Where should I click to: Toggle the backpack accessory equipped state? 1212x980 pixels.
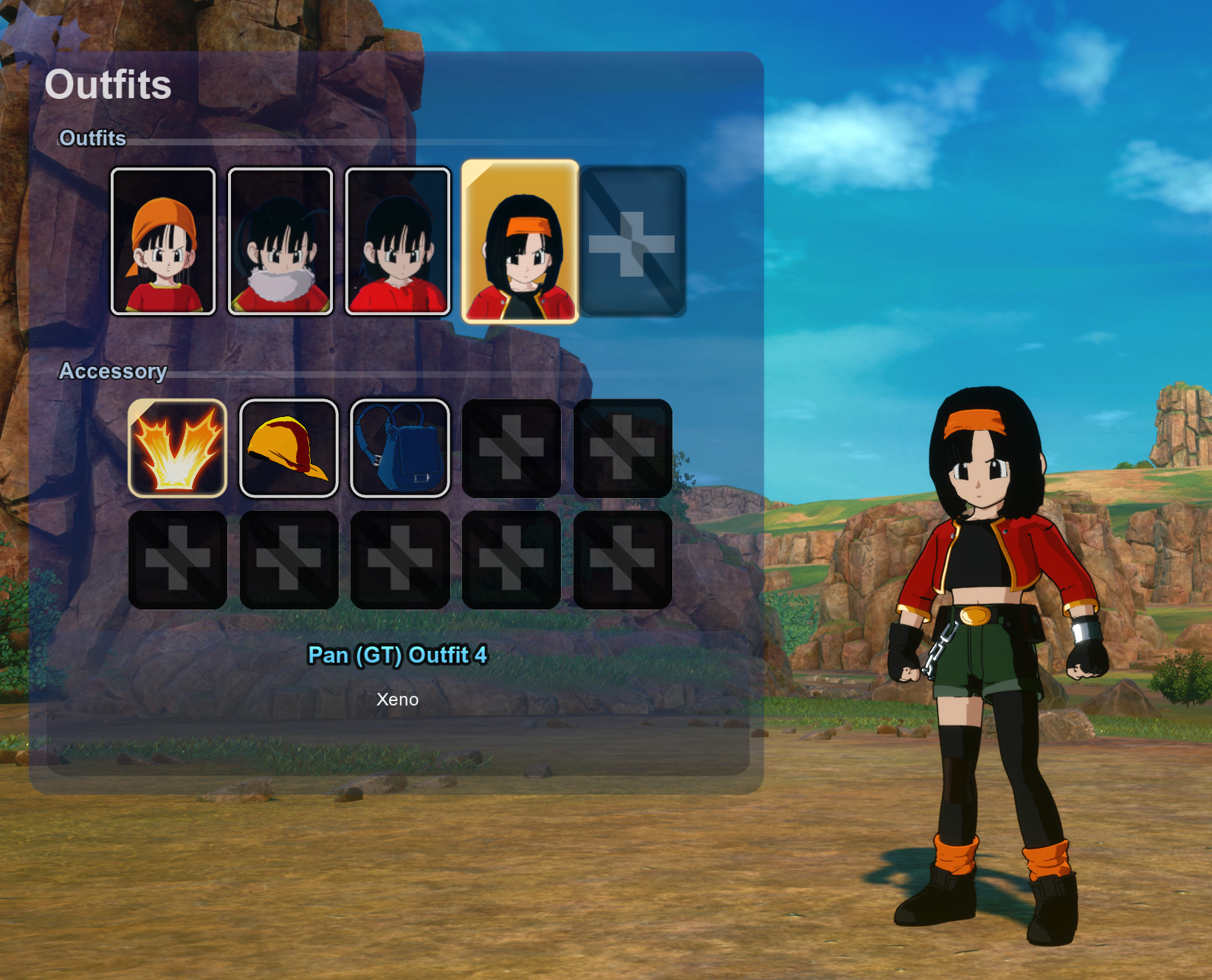point(399,447)
